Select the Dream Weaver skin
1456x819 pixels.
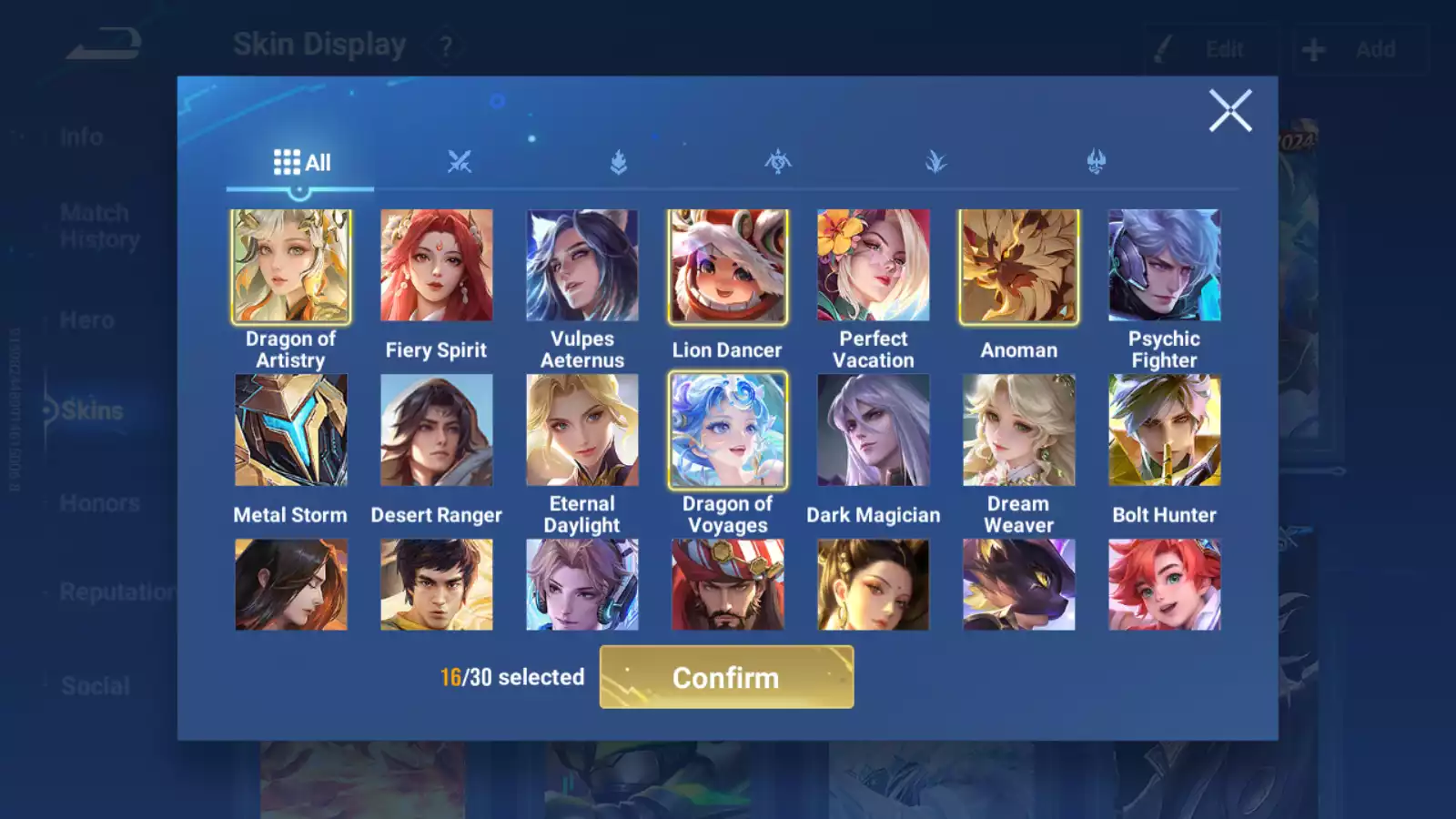pyautogui.click(x=1019, y=430)
